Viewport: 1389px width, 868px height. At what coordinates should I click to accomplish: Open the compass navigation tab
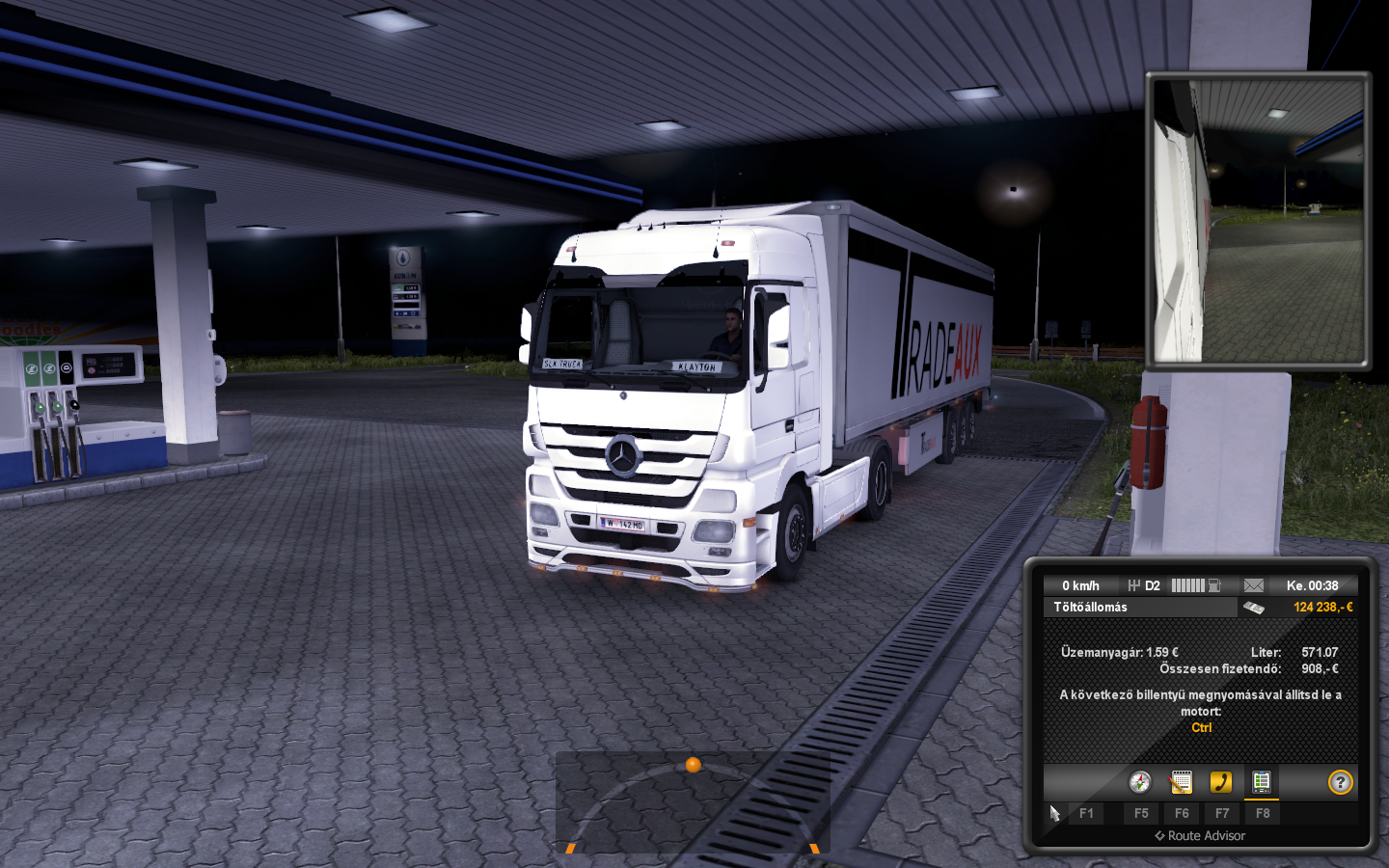coord(1140,782)
